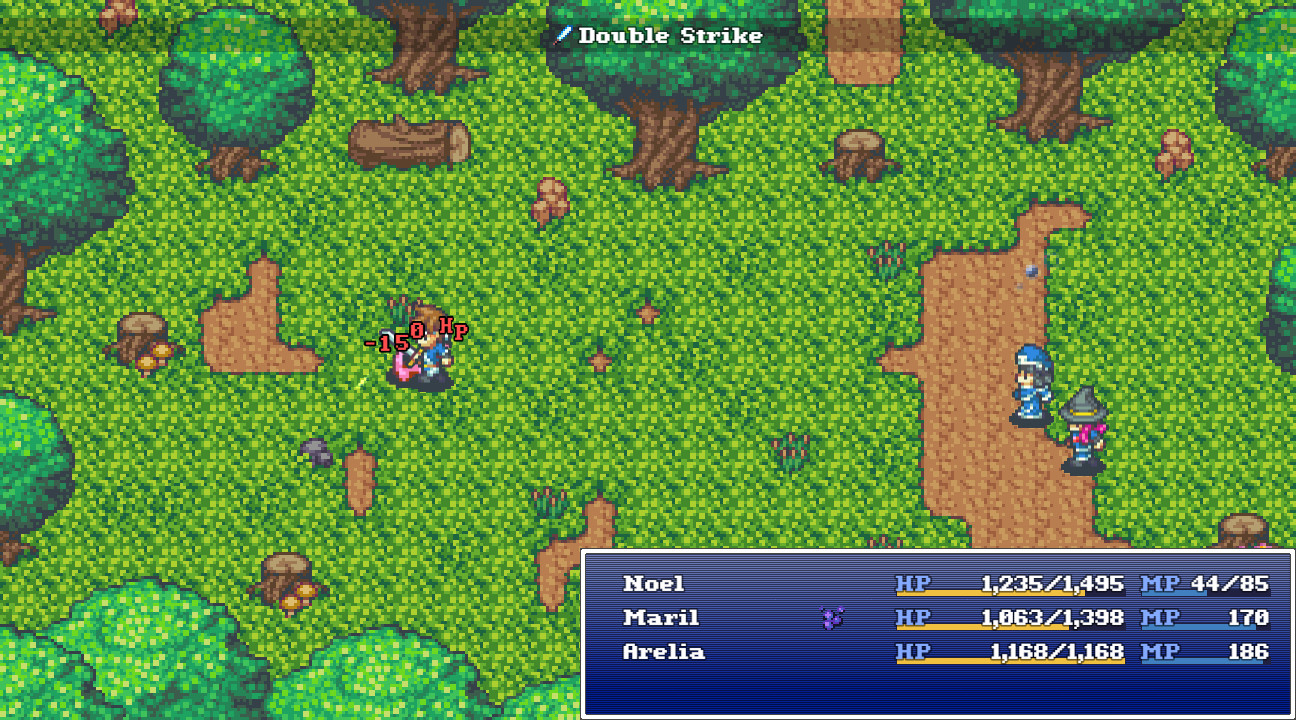
Task: Click the pink slime enemy battling Noel
Action: click(x=404, y=368)
